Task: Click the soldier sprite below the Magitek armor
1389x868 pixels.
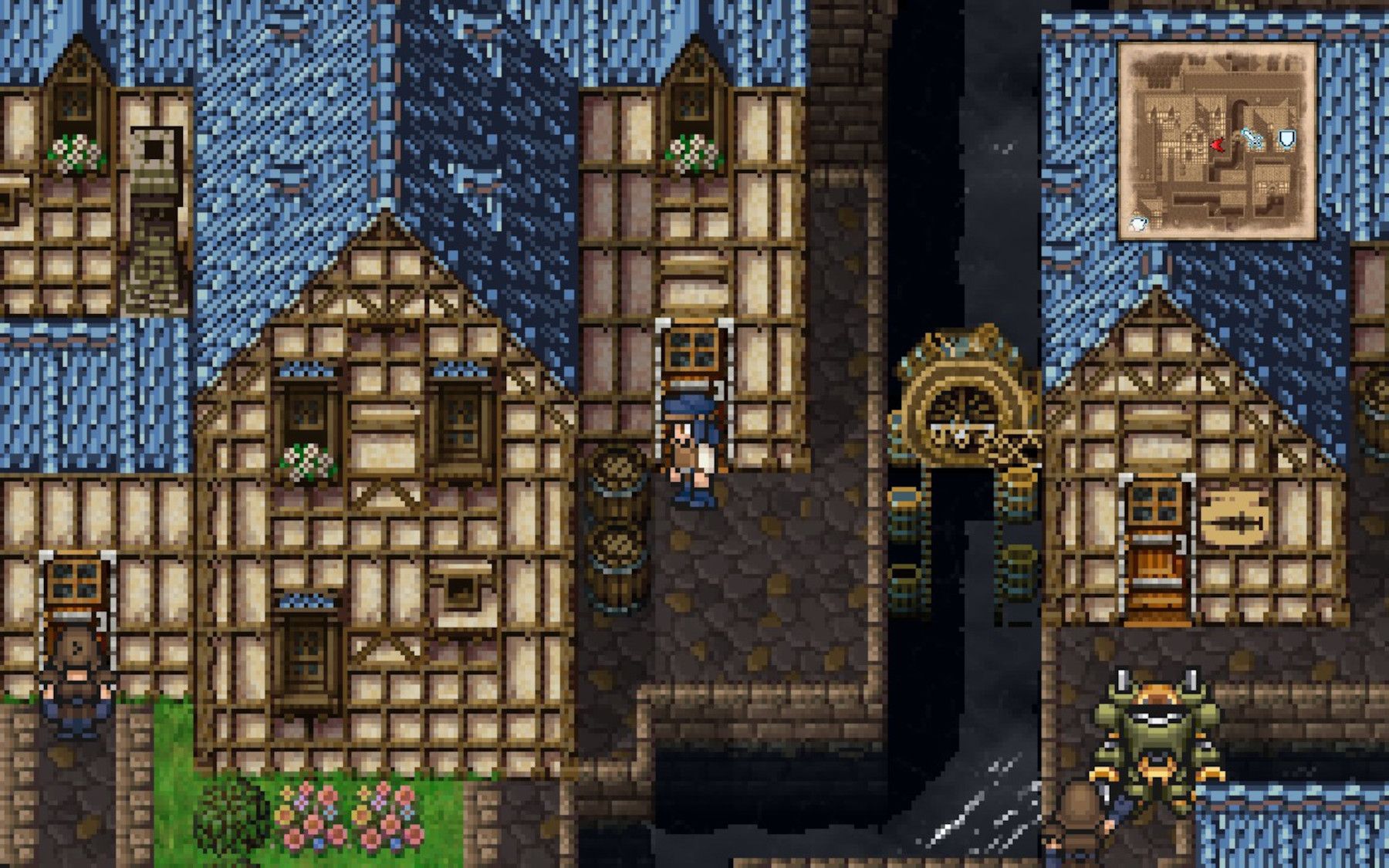Action: pyautogui.click(x=1080, y=826)
